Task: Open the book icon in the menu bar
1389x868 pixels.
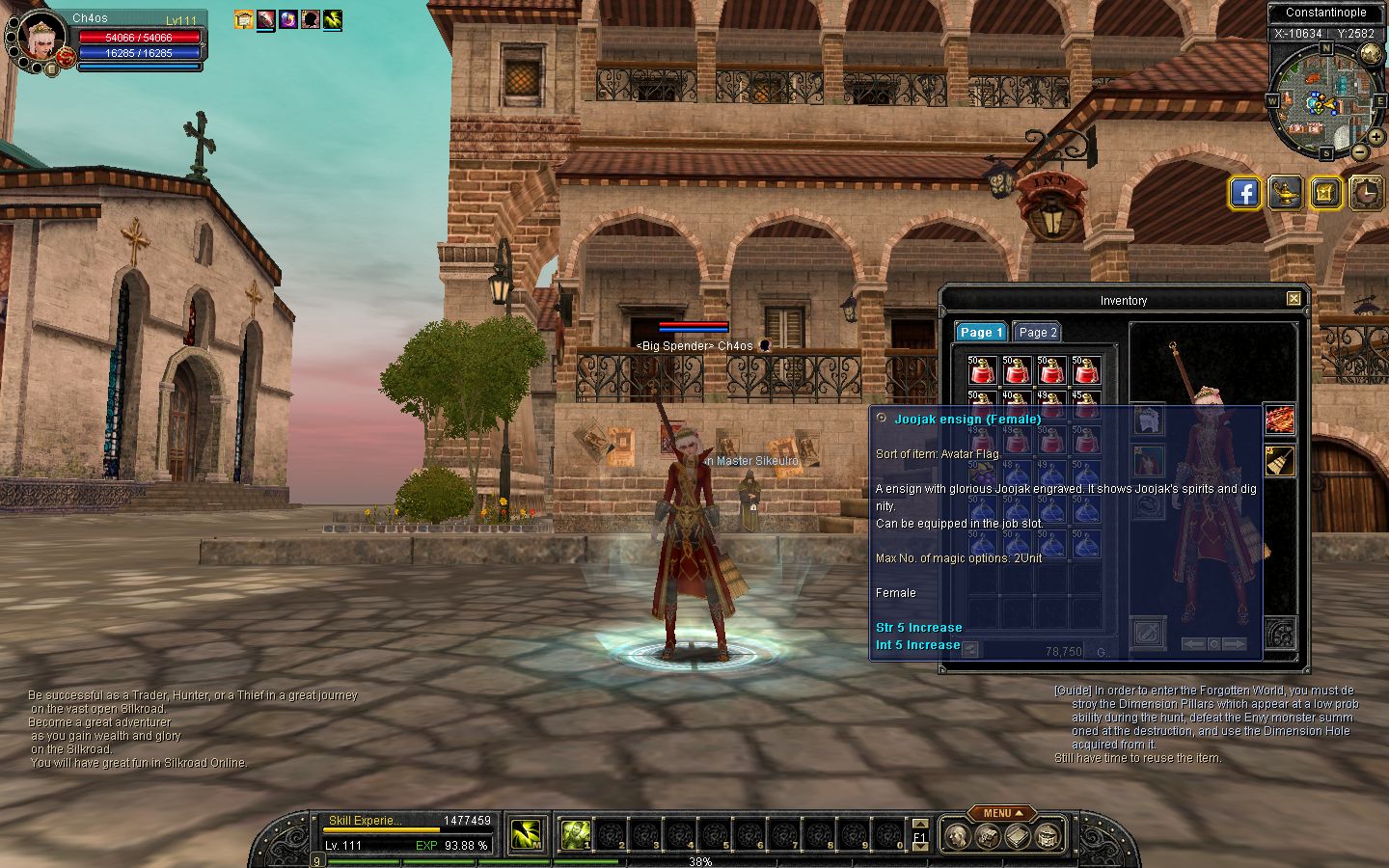Action: [1017, 835]
